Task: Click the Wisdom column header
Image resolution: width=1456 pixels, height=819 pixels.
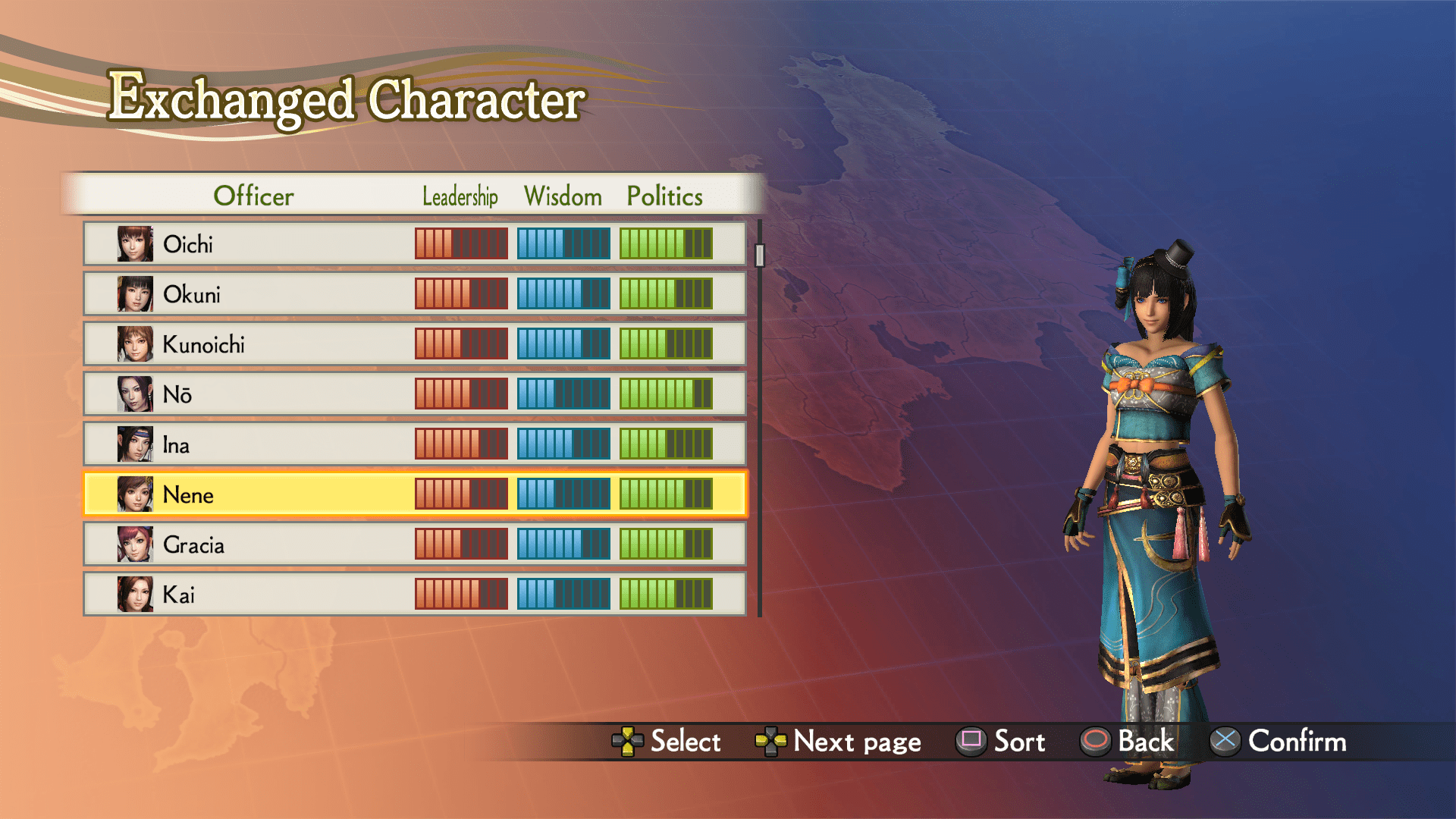Action: (563, 196)
